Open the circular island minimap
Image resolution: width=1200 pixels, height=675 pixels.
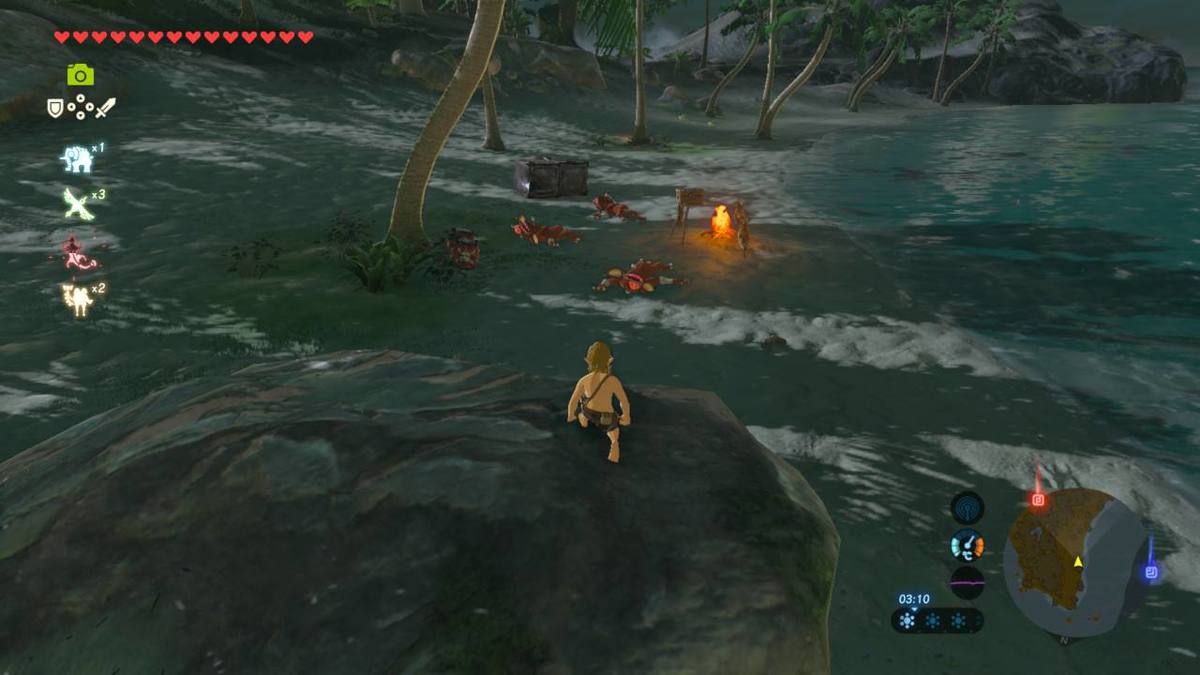1075,562
